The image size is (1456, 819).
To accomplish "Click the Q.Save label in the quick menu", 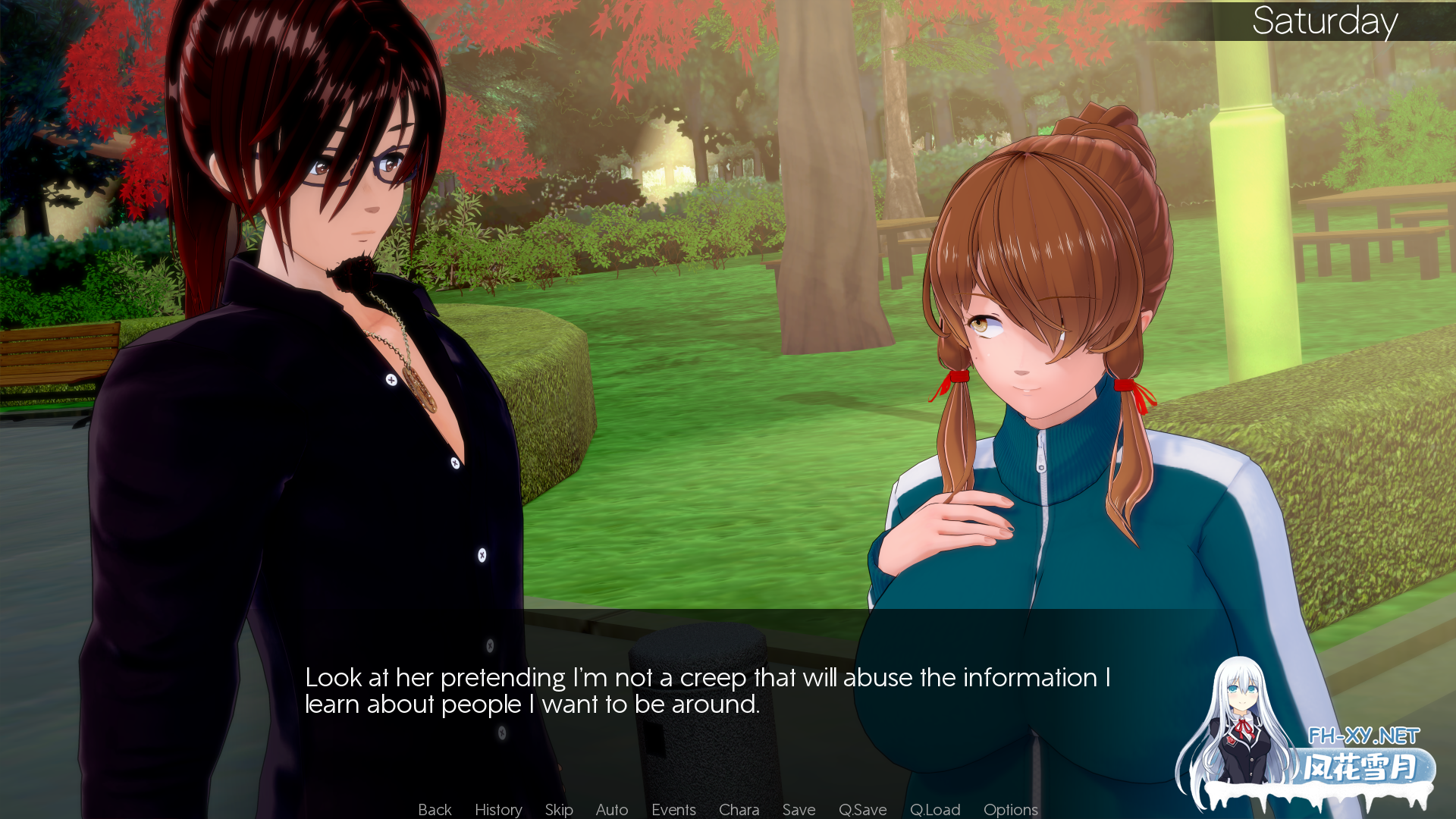I will click(x=862, y=809).
